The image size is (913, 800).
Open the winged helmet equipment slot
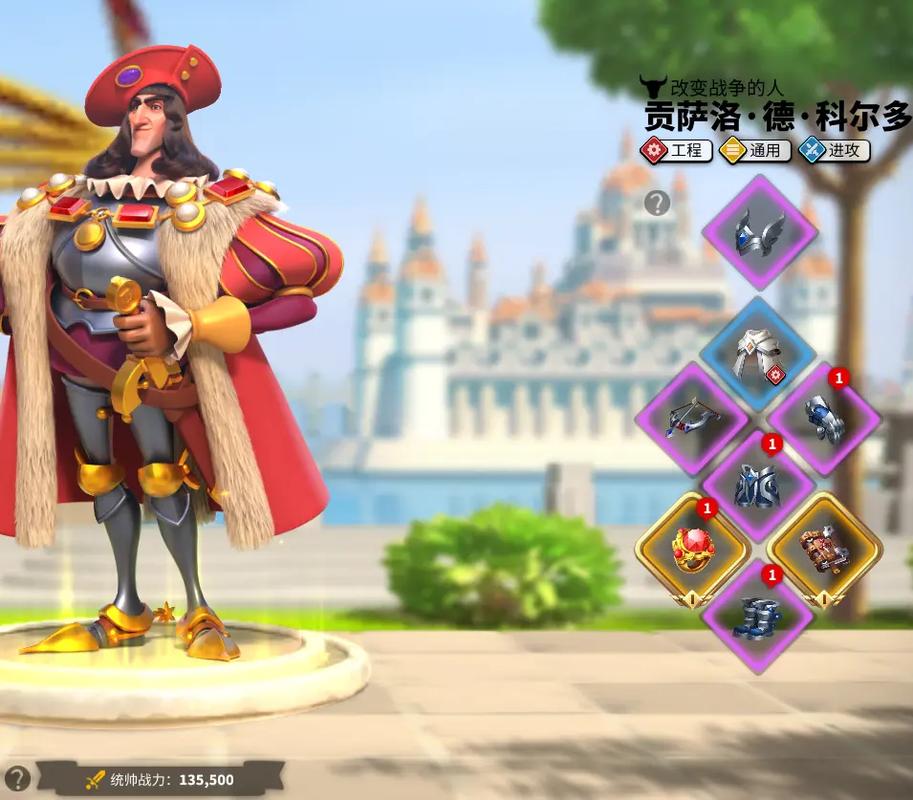click(759, 232)
